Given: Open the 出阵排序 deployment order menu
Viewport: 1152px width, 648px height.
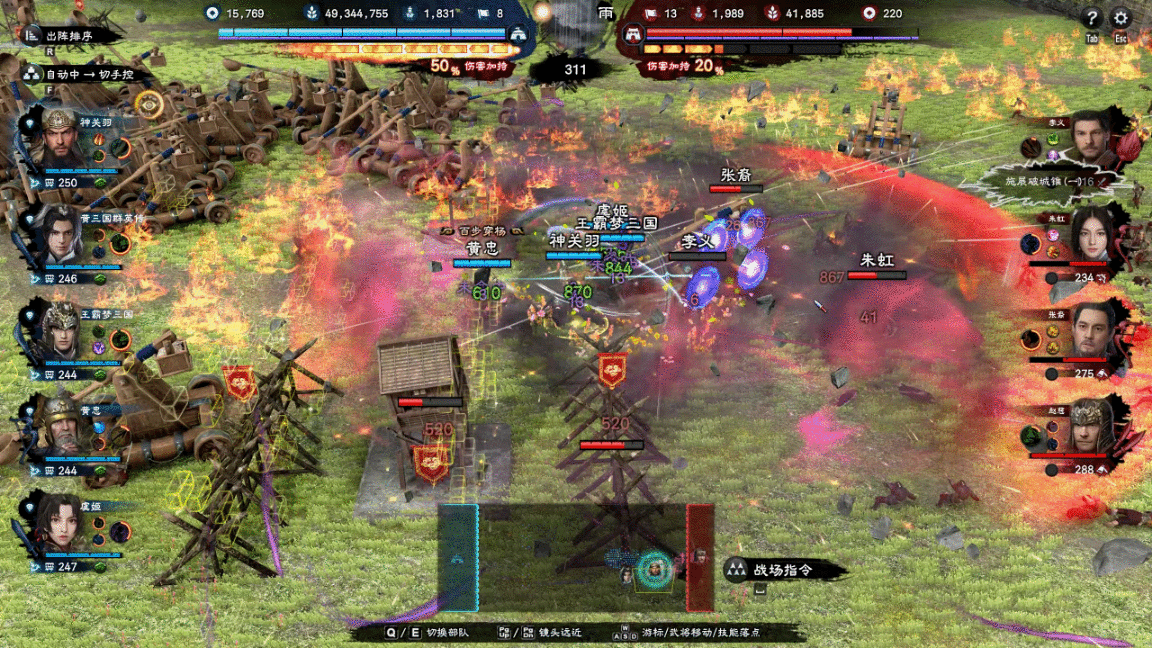Looking at the screenshot, I should (x=70, y=35).
